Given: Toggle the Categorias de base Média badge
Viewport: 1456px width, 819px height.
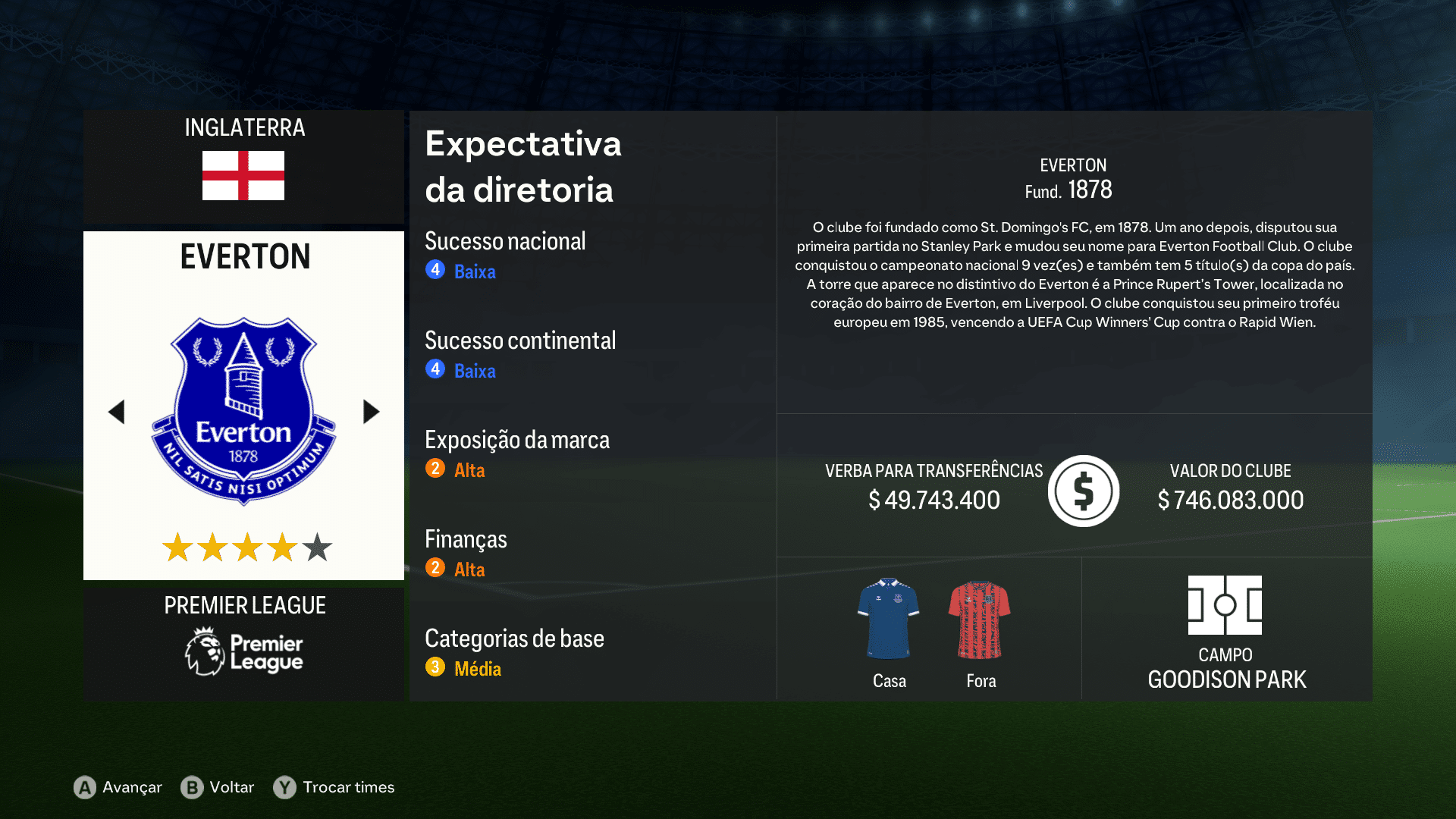Looking at the screenshot, I should click(x=435, y=668).
